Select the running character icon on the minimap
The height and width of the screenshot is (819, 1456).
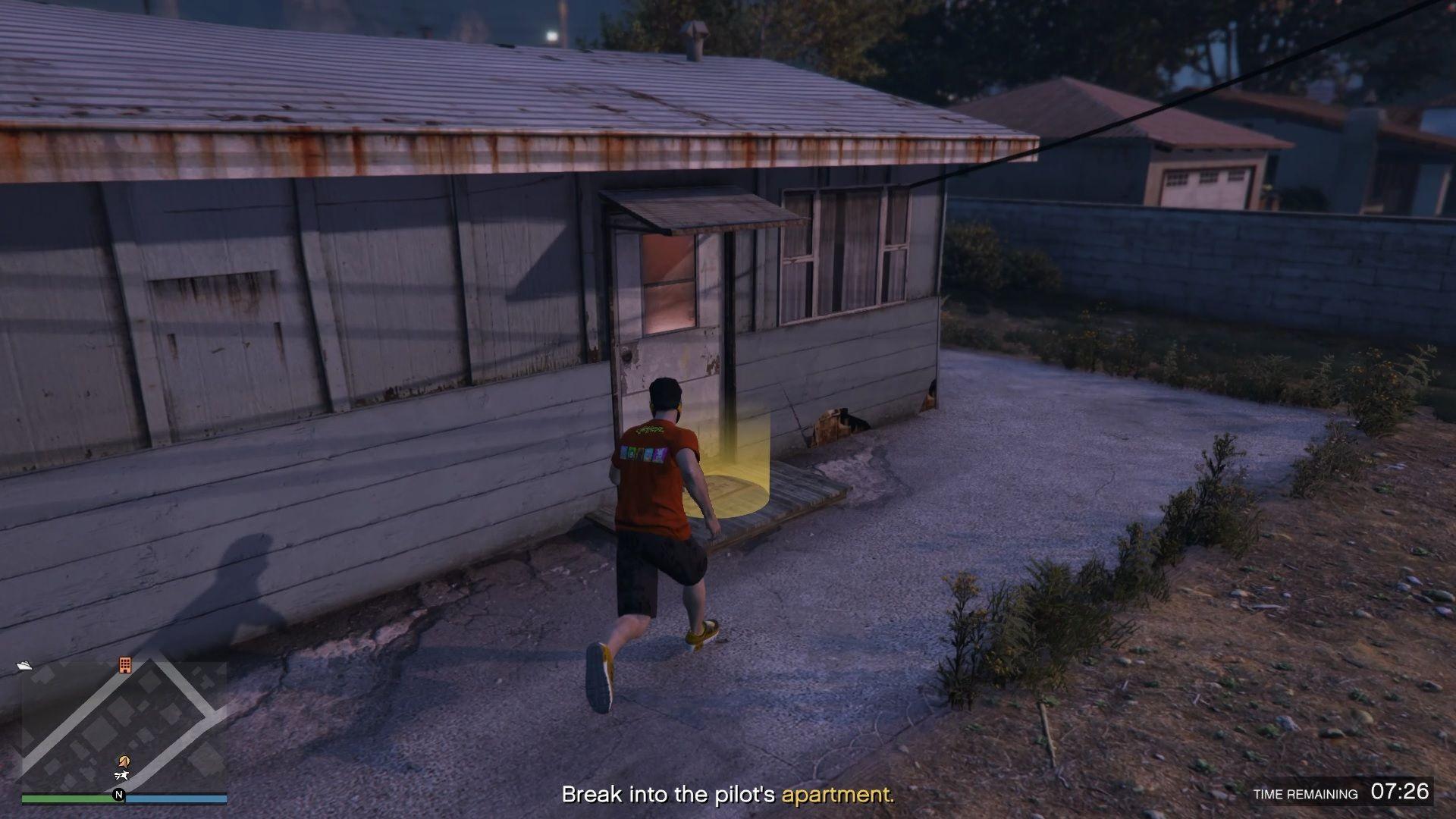click(x=121, y=776)
